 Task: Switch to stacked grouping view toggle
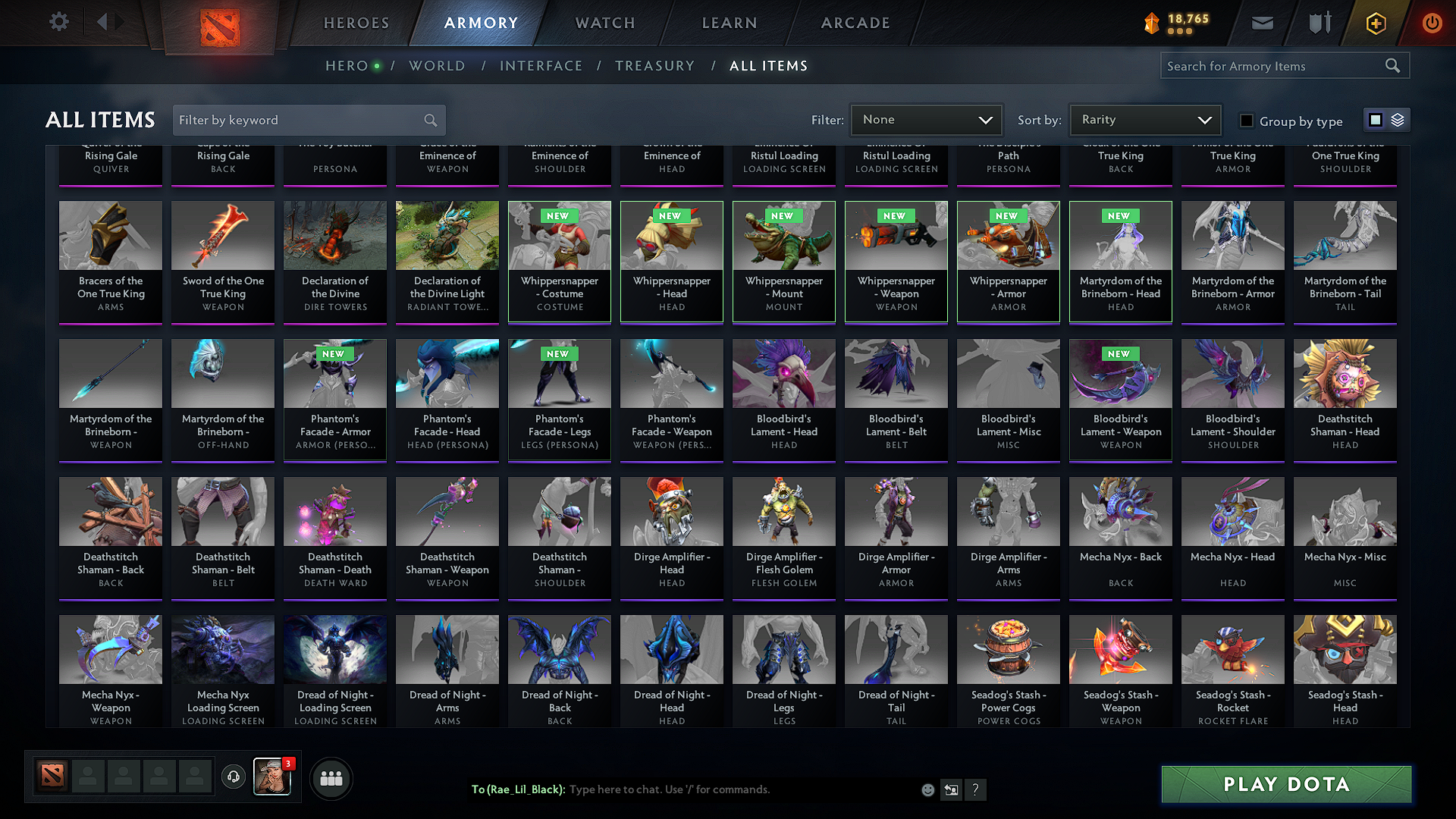(1396, 119)
